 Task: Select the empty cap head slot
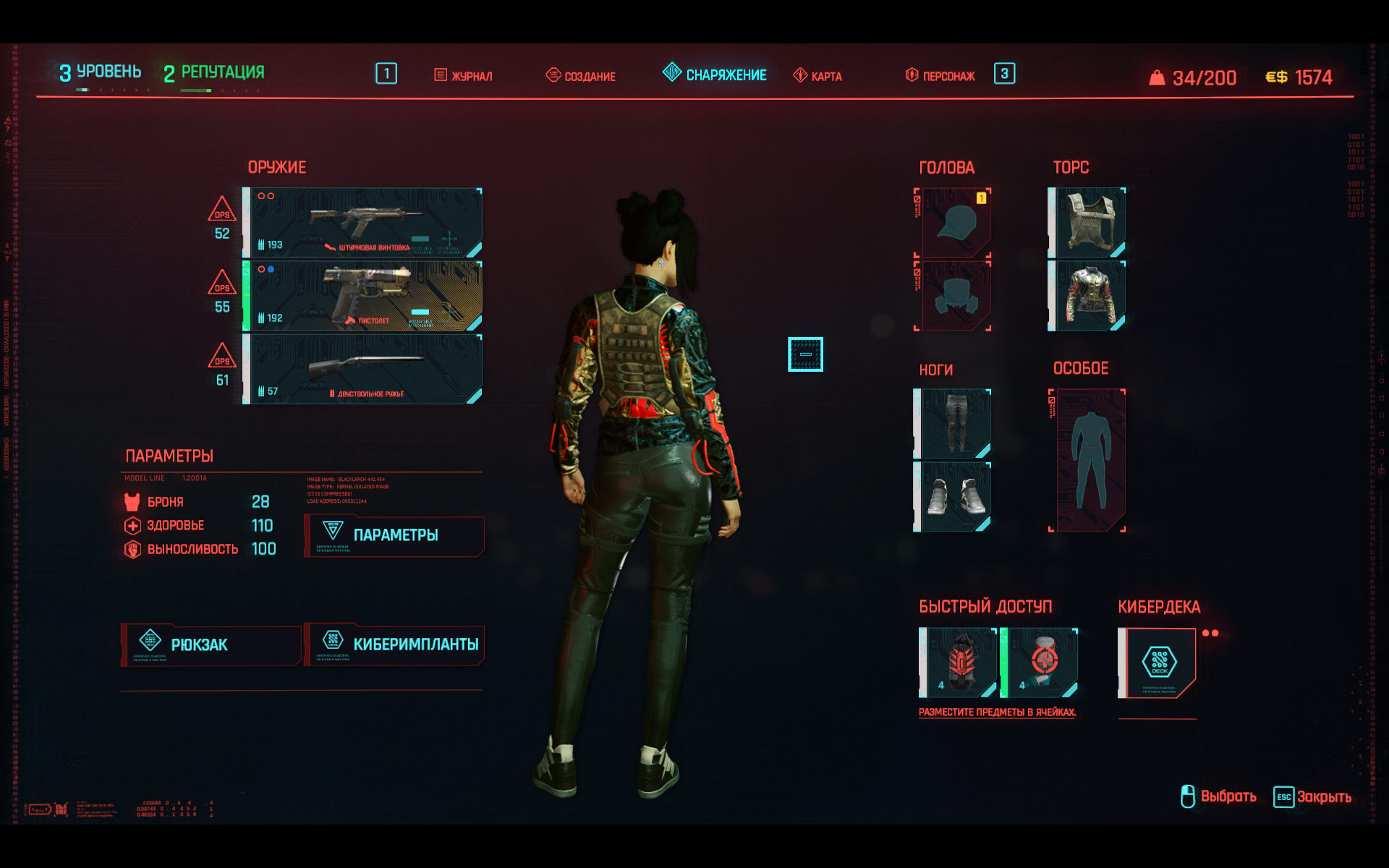pyautogui.click(x=954, y=223)
